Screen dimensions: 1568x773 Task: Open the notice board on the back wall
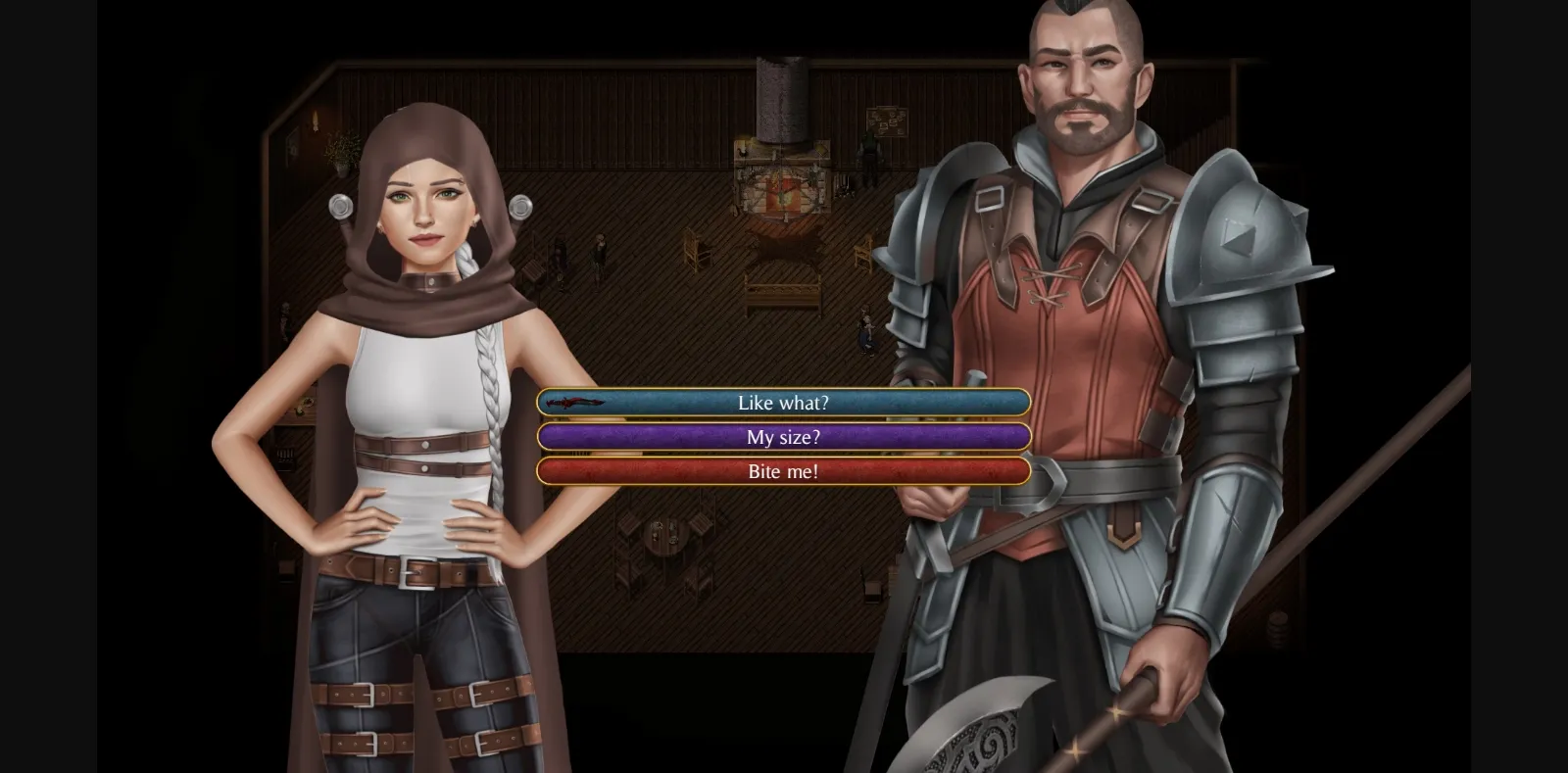click(x=887, y=121)
